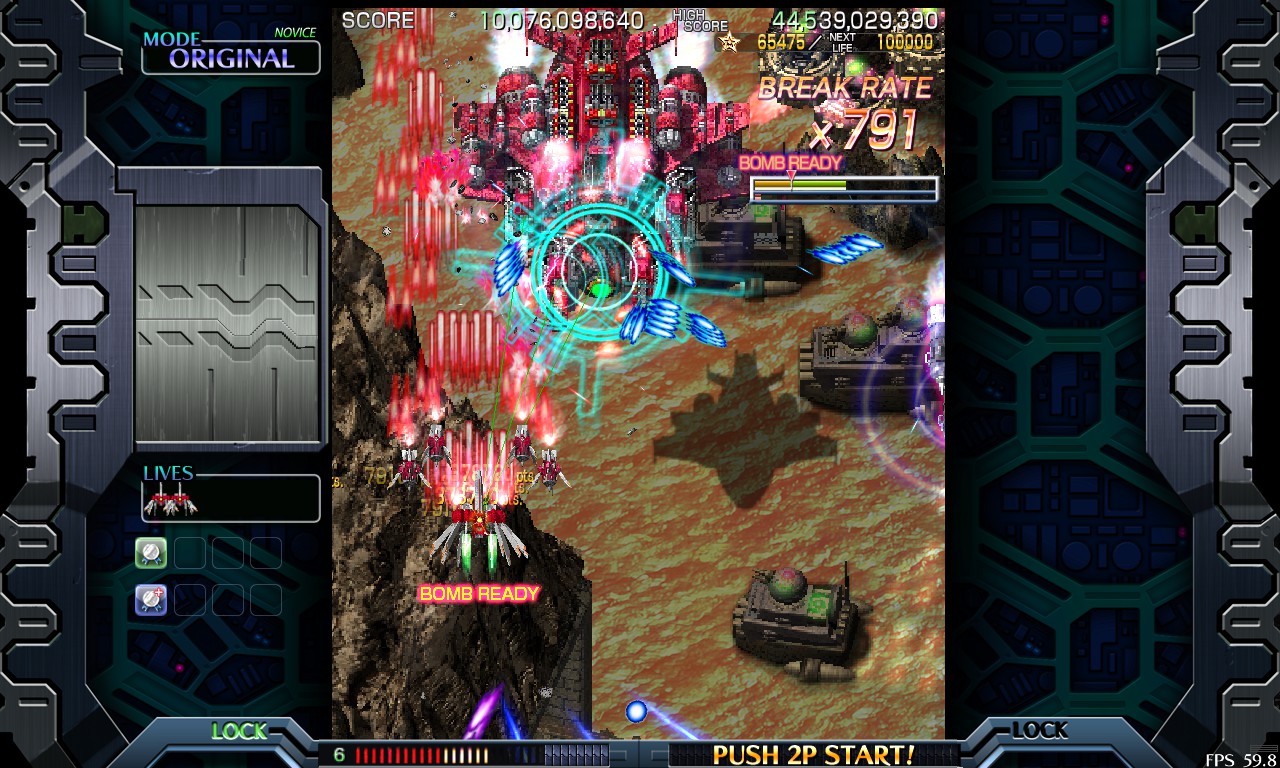Click the PUSH 2P START! banner

click(813, 753)
